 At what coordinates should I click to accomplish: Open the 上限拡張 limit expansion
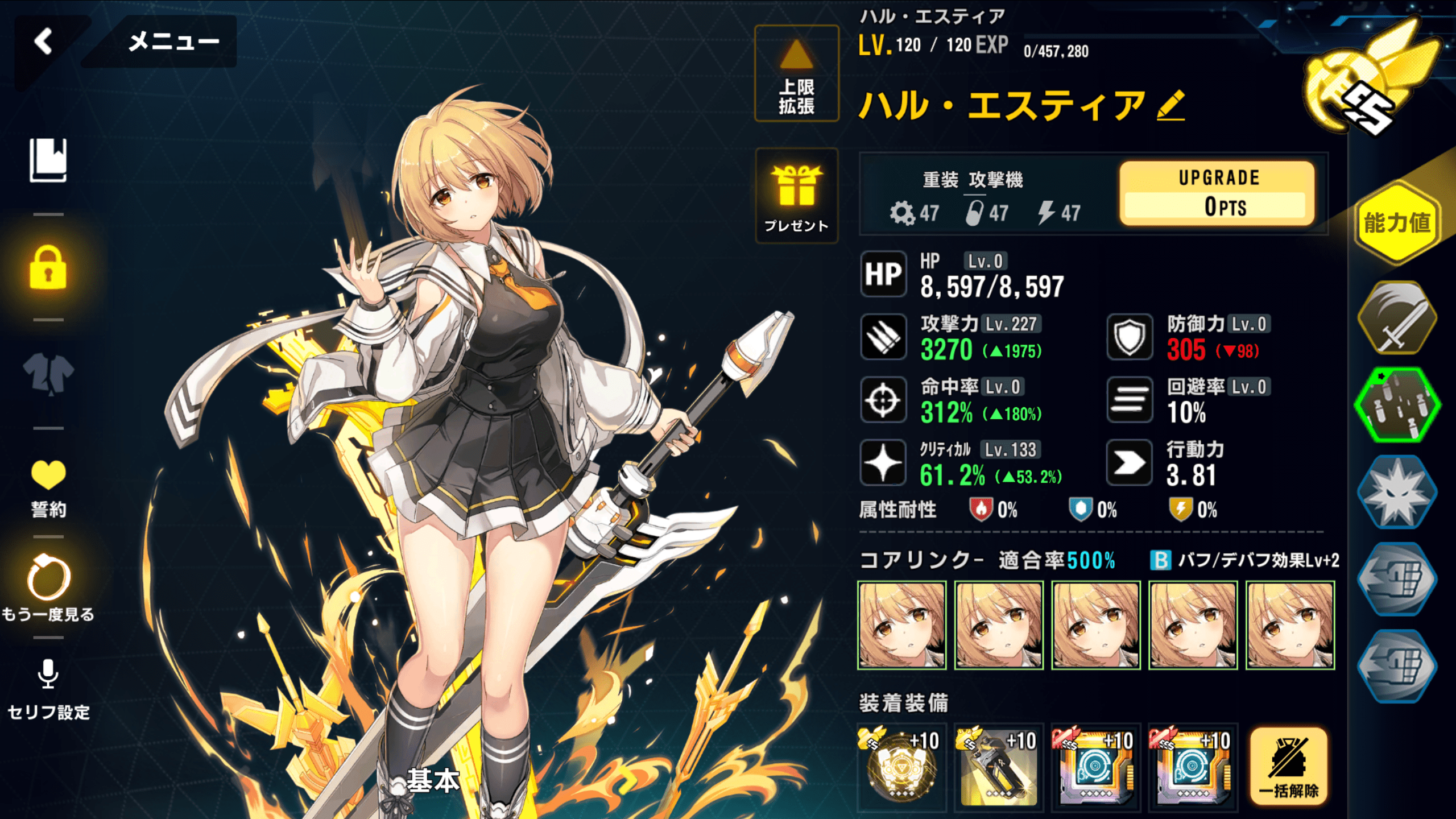pyautogui.click(x=796, y=74)
